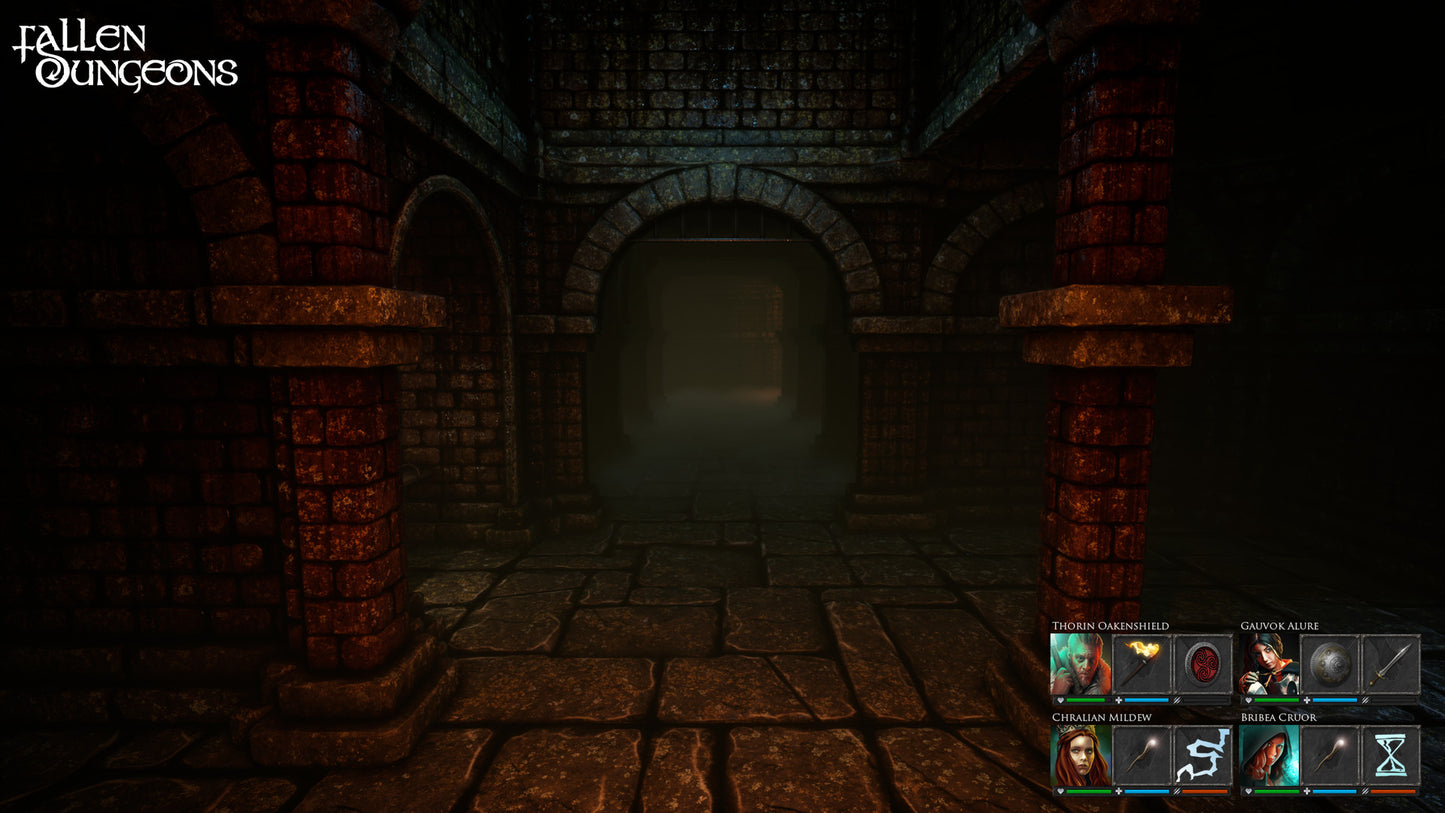Select Thorin Oakenshield's character portrait

tap(1079, 663)
